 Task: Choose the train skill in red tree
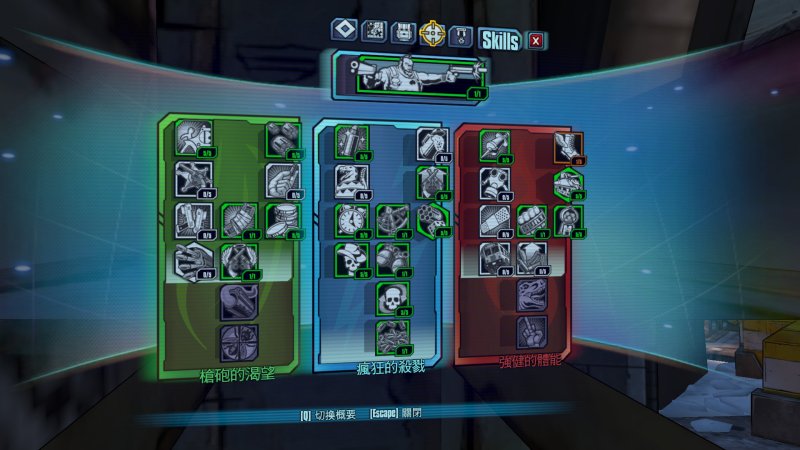tap(494, 256)
